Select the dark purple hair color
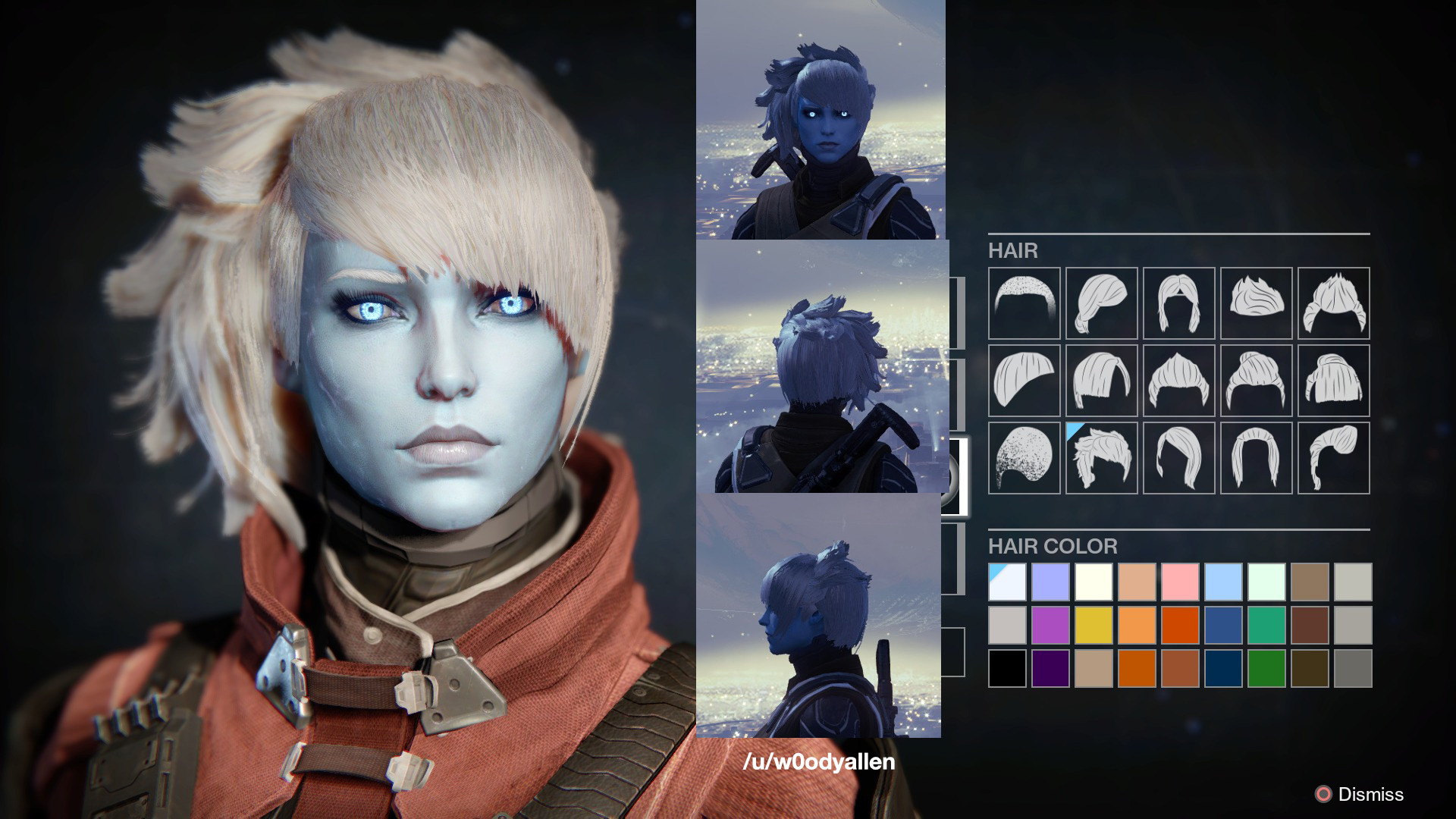The height and width of the screenshot is (819, 1456). click(x=1050, y=668)
